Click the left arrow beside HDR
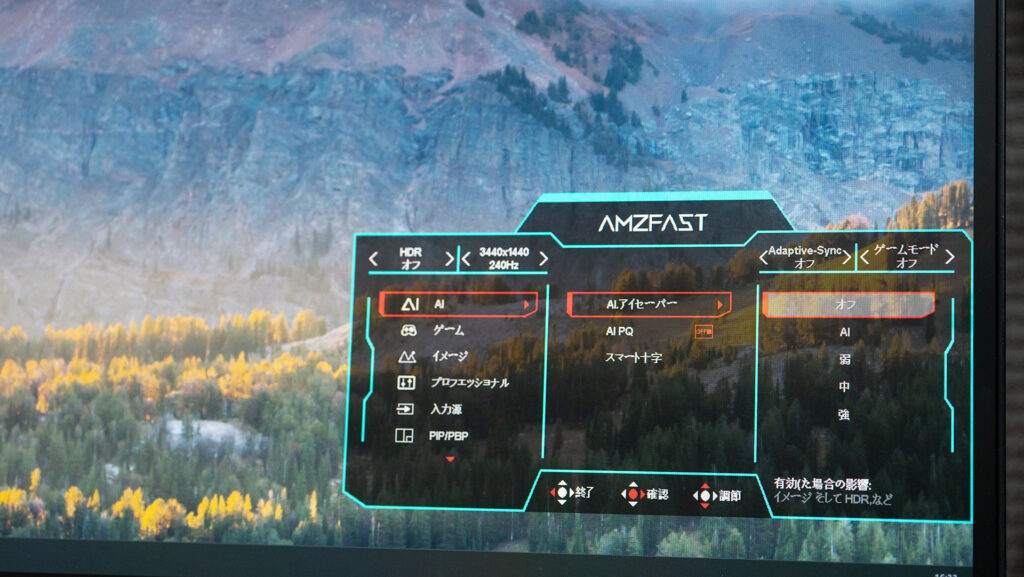The image size is (1024, 577). point(373,258)
